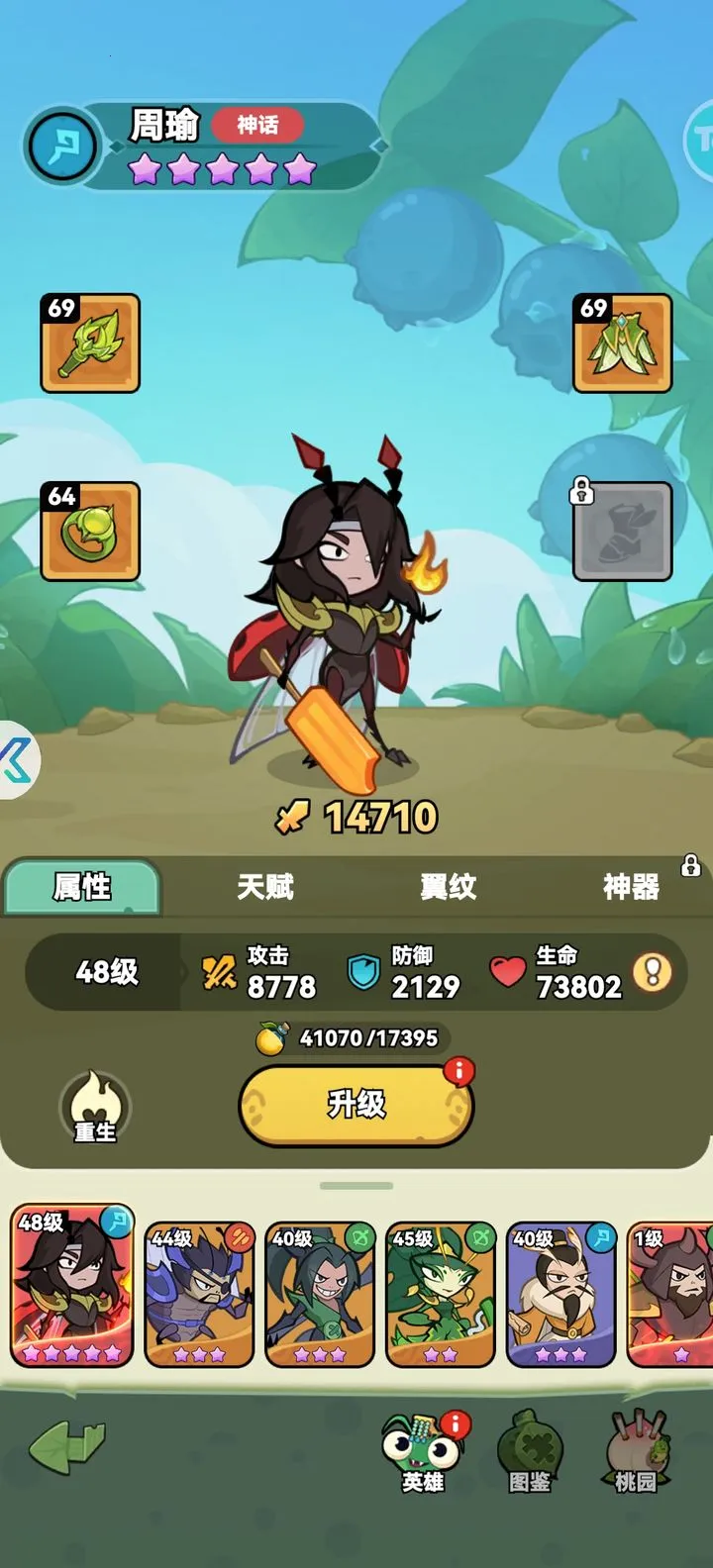Viewport: 713px width, 1568px height.
Task: Switch to the 天赋 talent tab
Action: coord(265,887)
